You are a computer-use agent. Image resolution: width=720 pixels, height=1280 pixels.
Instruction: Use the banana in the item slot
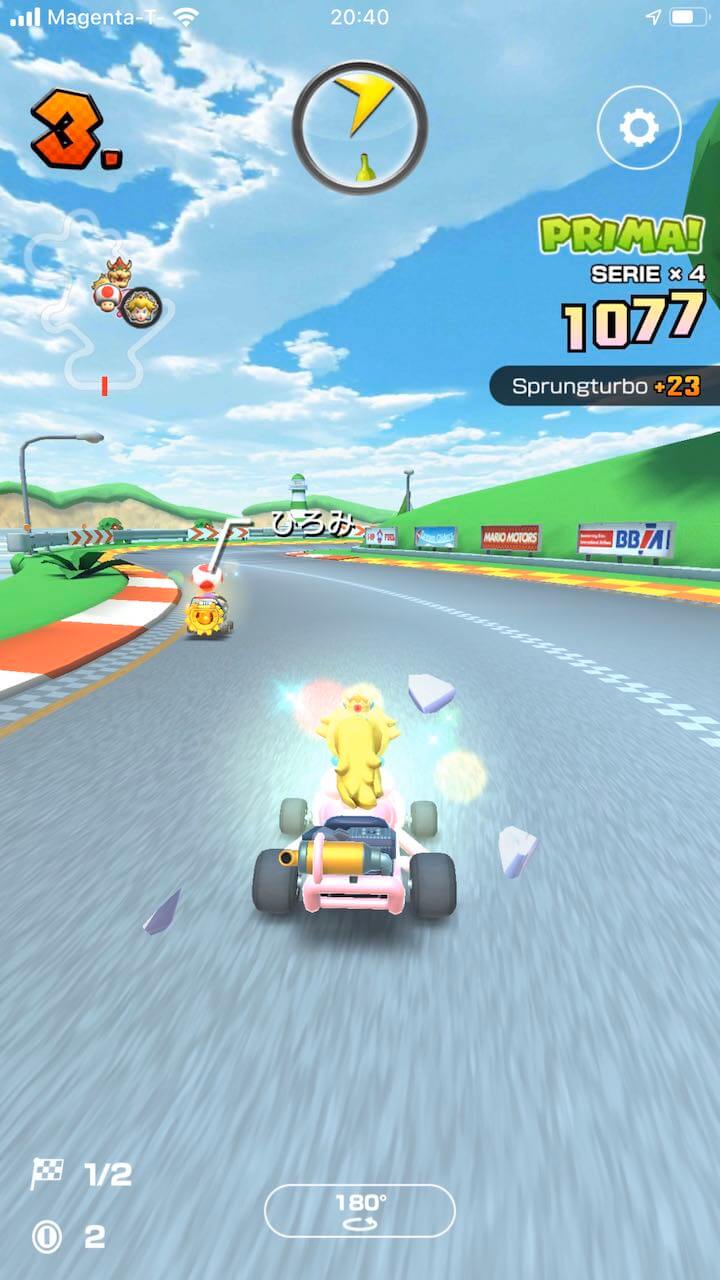pyautogui.click(x=360, y=127)
